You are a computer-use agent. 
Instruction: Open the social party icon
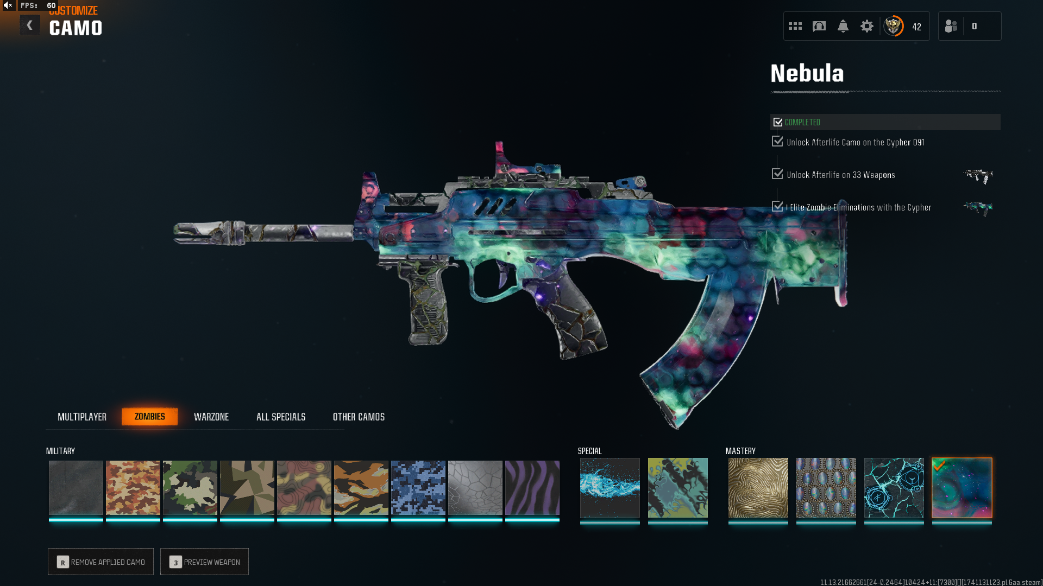[x=949, y=26]
